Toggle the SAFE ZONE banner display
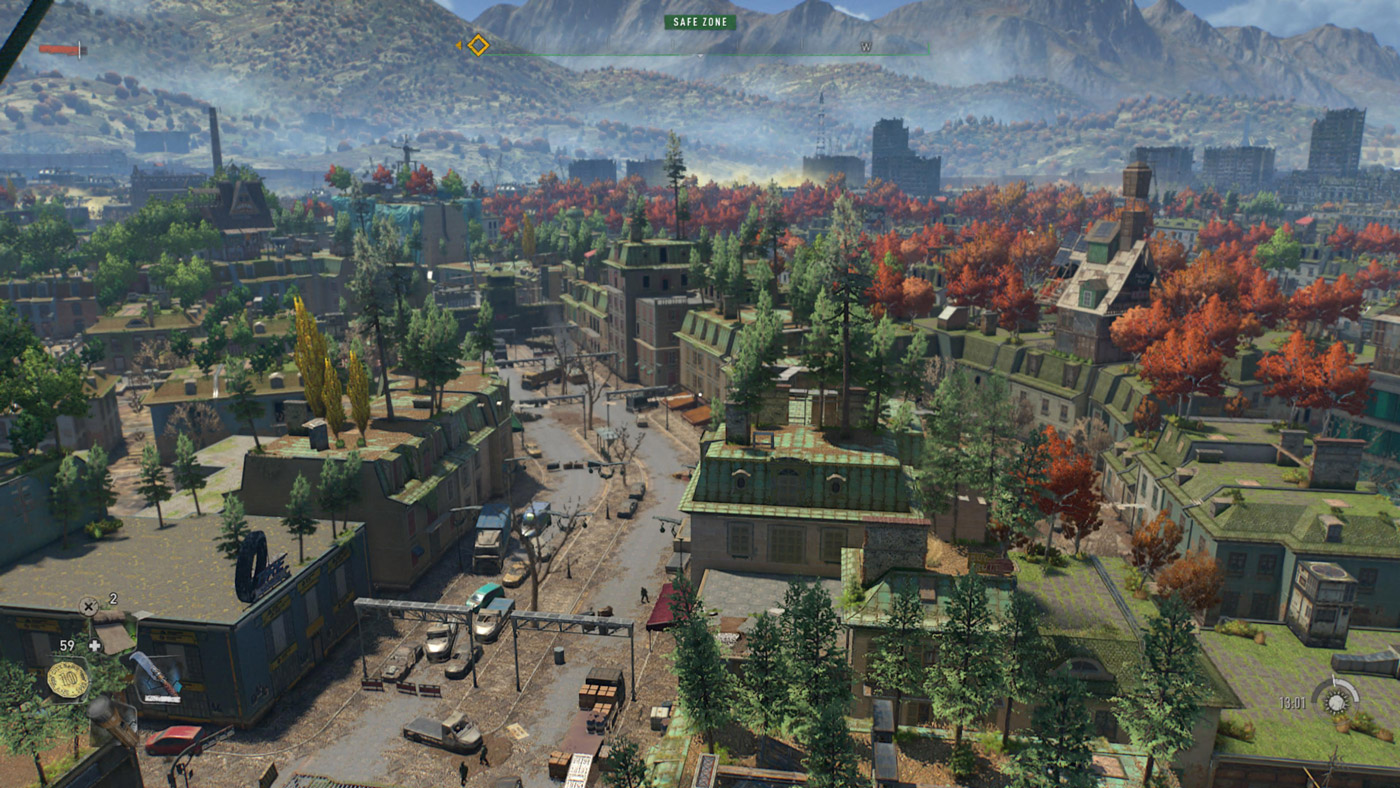Viewport: 1400px width, 788px height. pyautogui.click(x=700, y=22)
